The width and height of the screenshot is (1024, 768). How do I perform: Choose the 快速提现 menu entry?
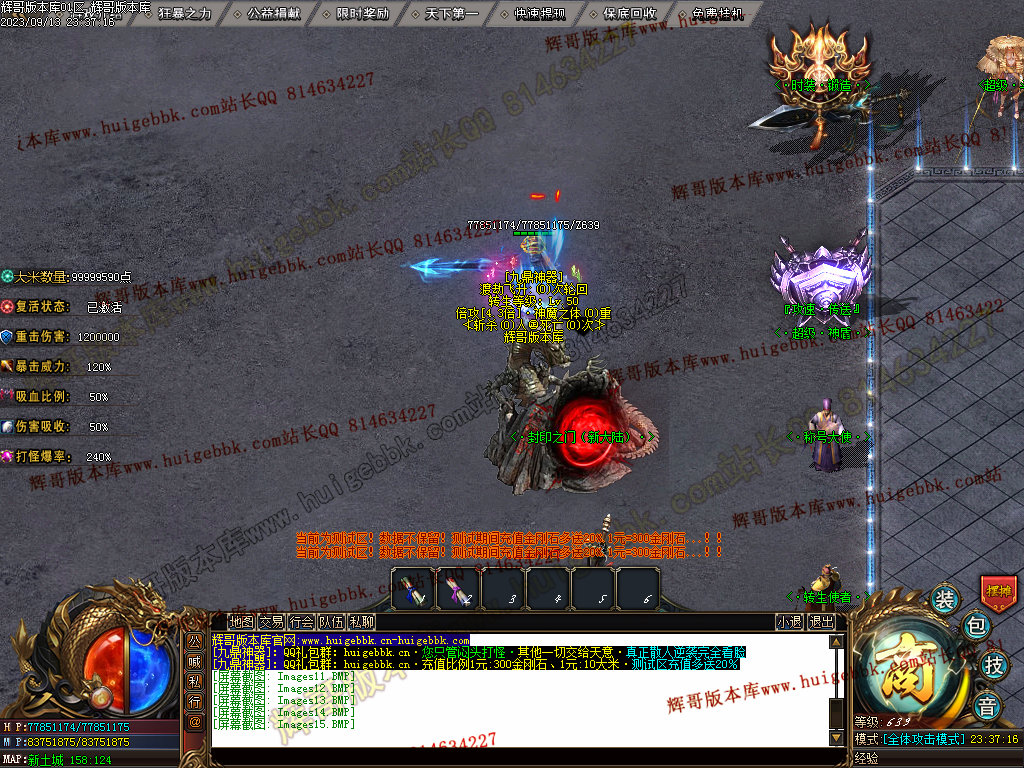tap(540, 14)
